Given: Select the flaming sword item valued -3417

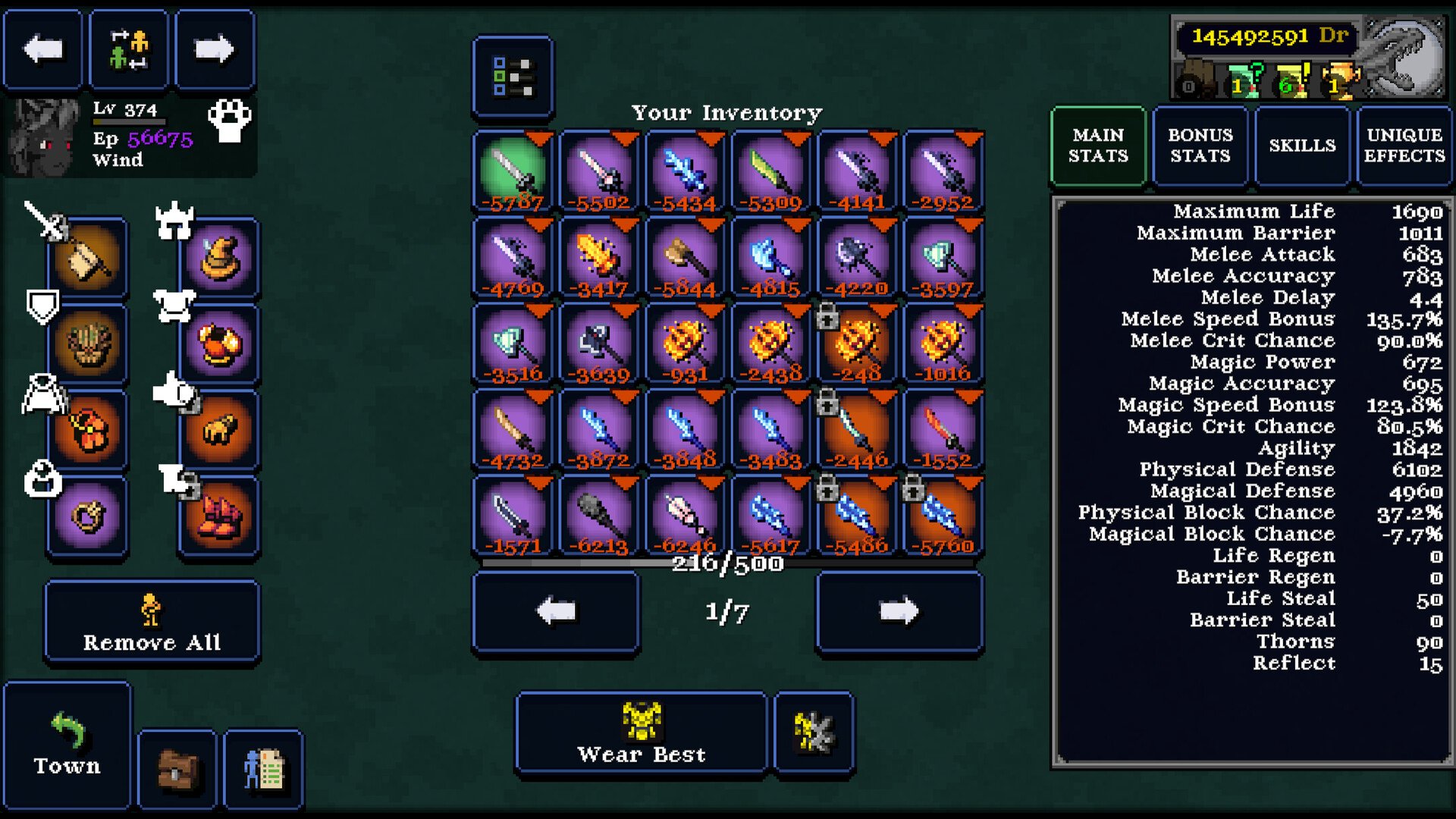Looking at the screenshot, I should pyautogui.click(x=599, y=258).
